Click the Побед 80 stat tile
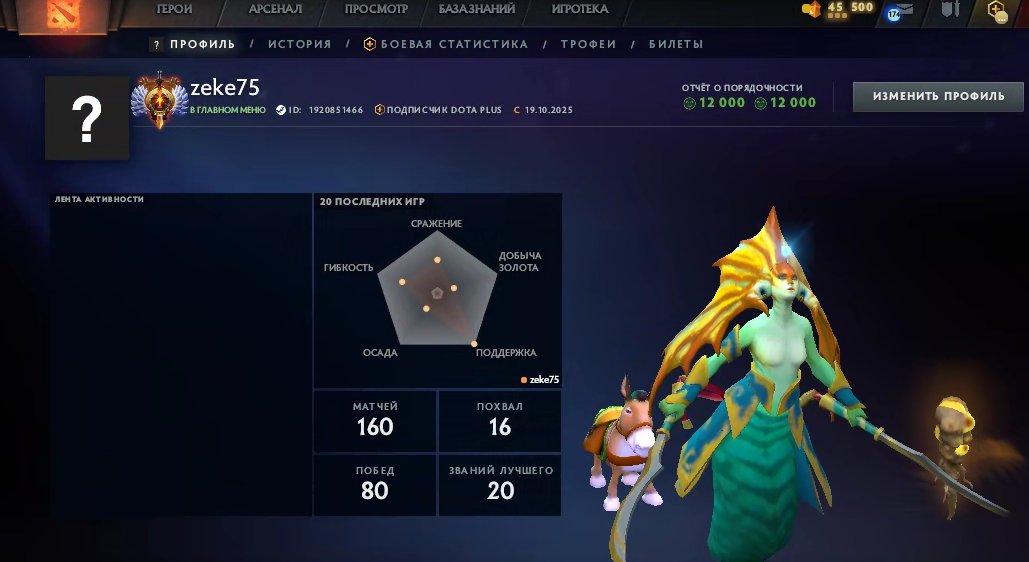1029x562 pixels. [375, 484]
